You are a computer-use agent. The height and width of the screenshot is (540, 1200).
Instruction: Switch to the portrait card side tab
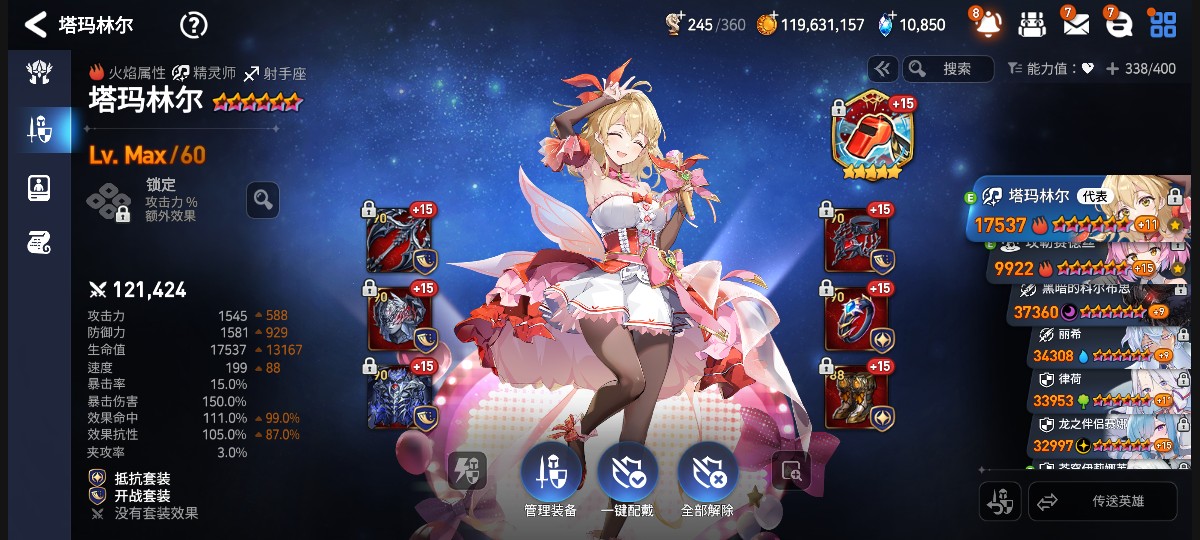click(x=40, y=186)
